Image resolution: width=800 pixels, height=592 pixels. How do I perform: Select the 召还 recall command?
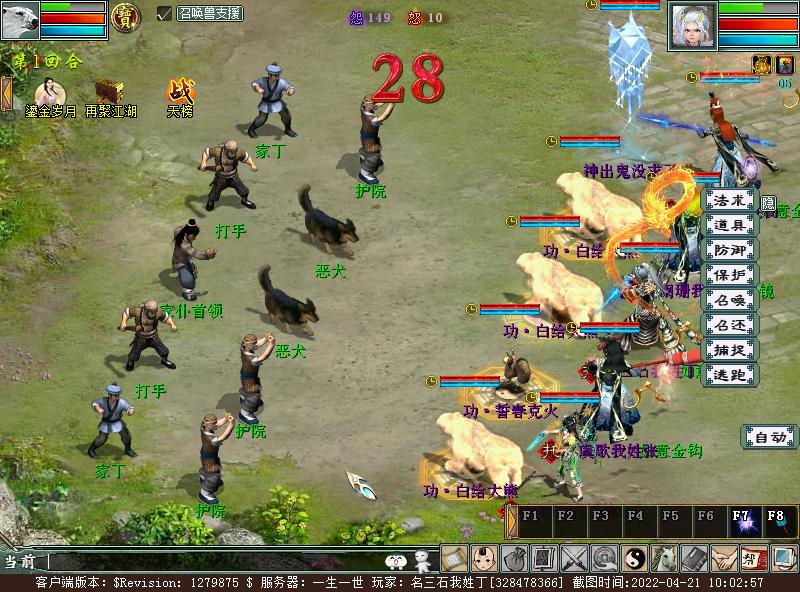coord(731,325)
